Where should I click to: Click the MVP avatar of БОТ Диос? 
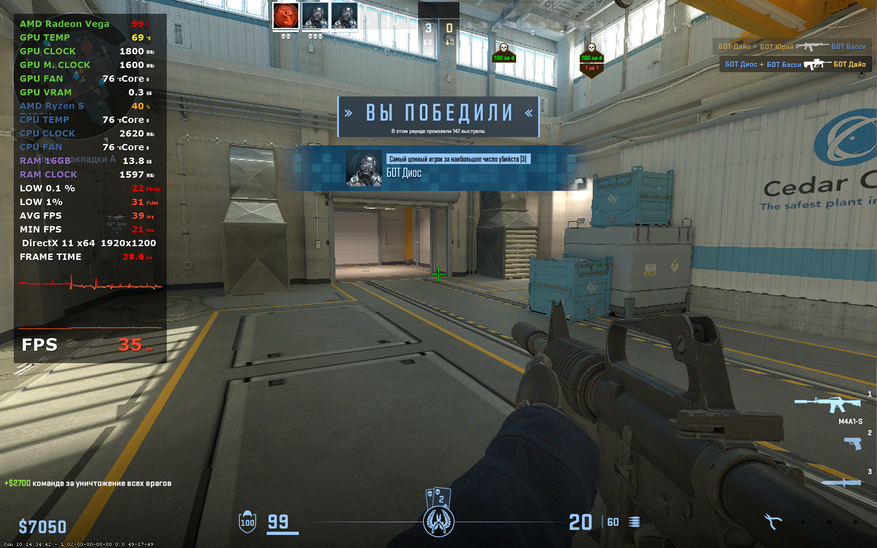pos(363,169)
